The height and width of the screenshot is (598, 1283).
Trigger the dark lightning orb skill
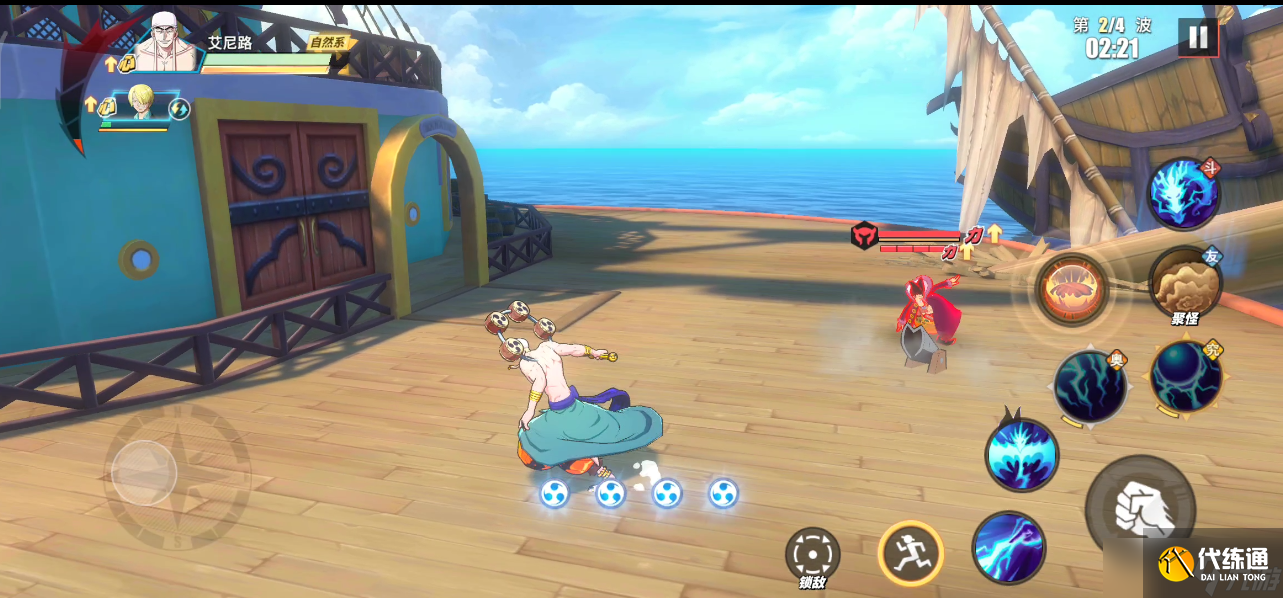1089,386
